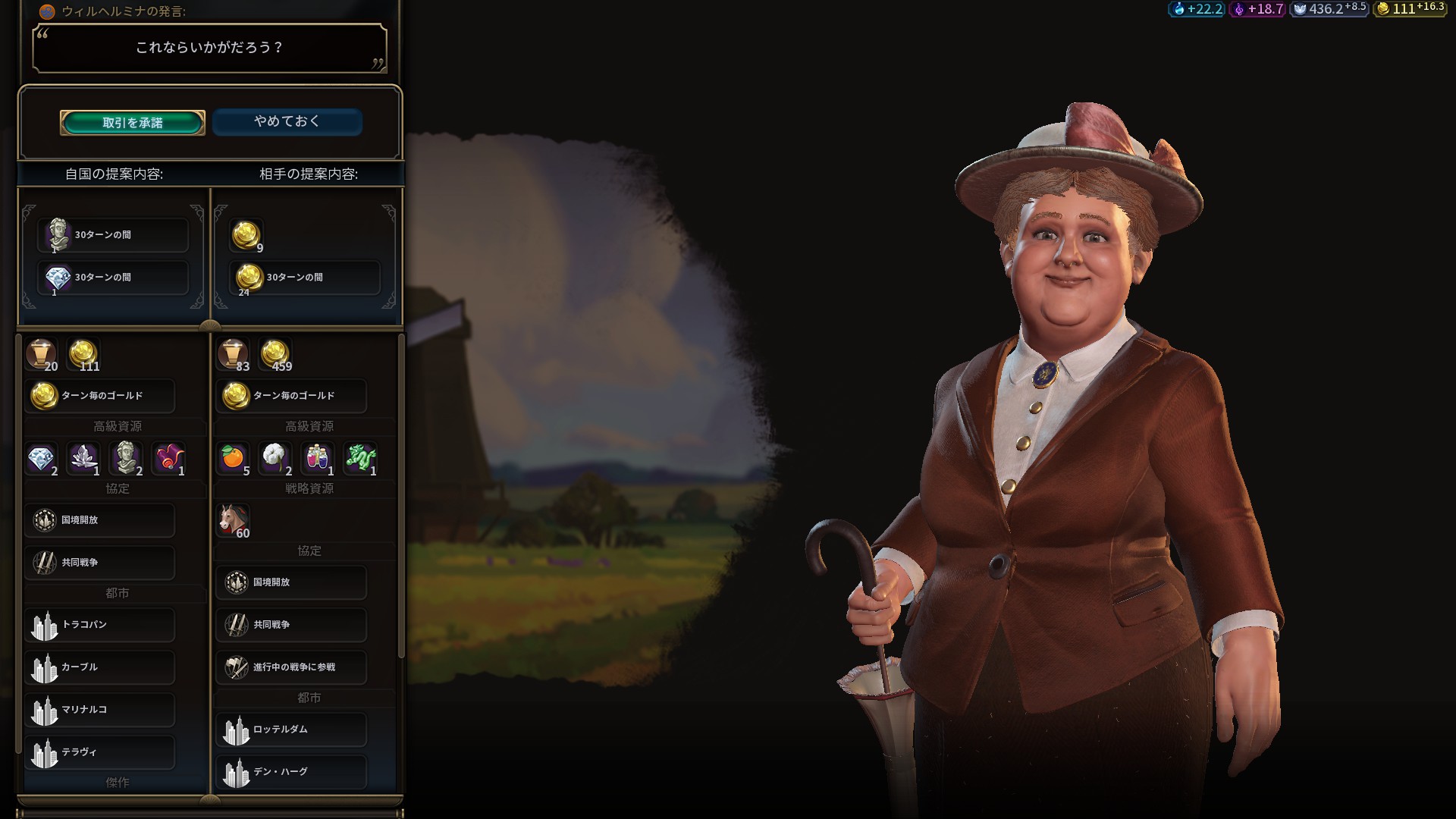Offer your city カーブル

point(99,667)
